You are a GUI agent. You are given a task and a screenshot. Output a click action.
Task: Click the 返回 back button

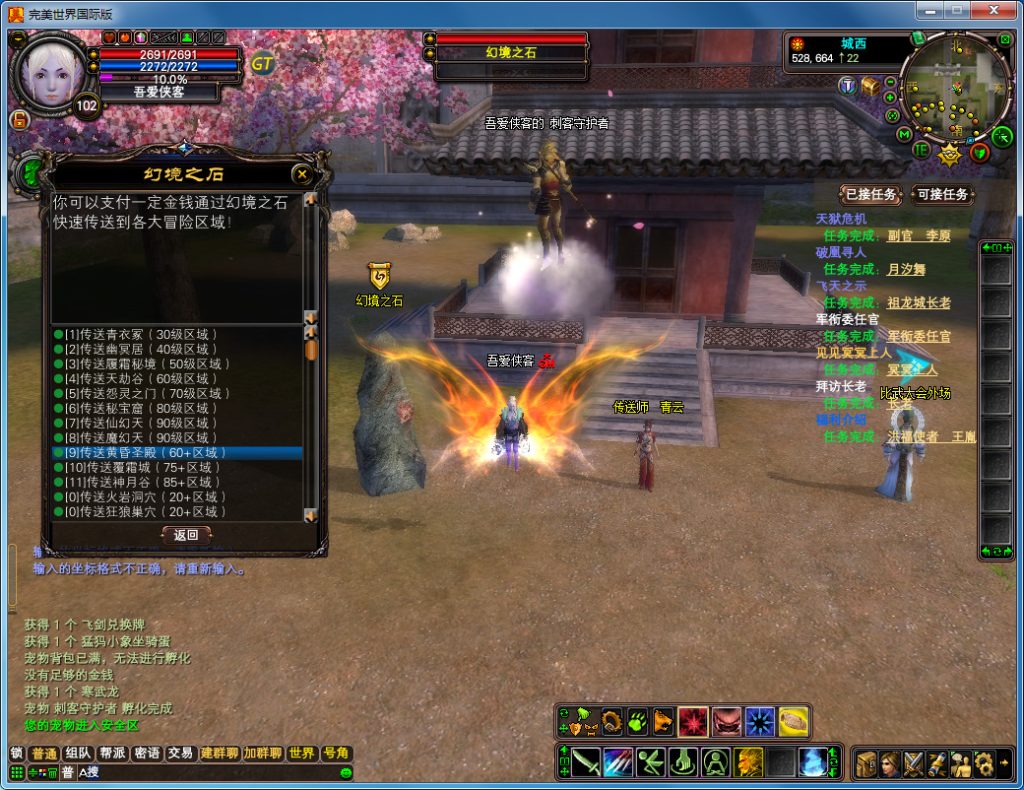(x=186, y=535)
